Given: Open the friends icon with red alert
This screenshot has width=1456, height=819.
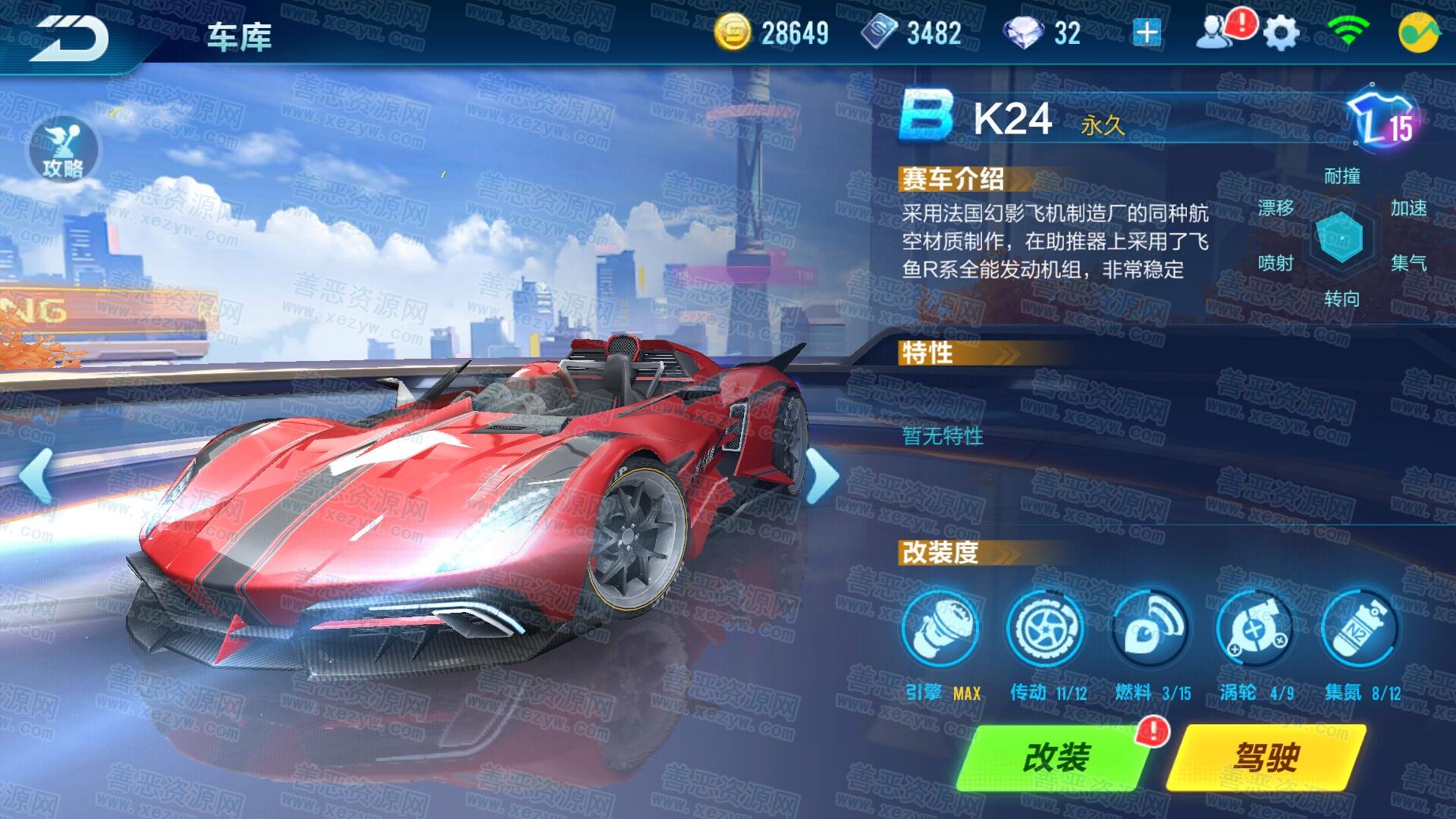Looking at the screenshot, I should (x=1216, y=33).
